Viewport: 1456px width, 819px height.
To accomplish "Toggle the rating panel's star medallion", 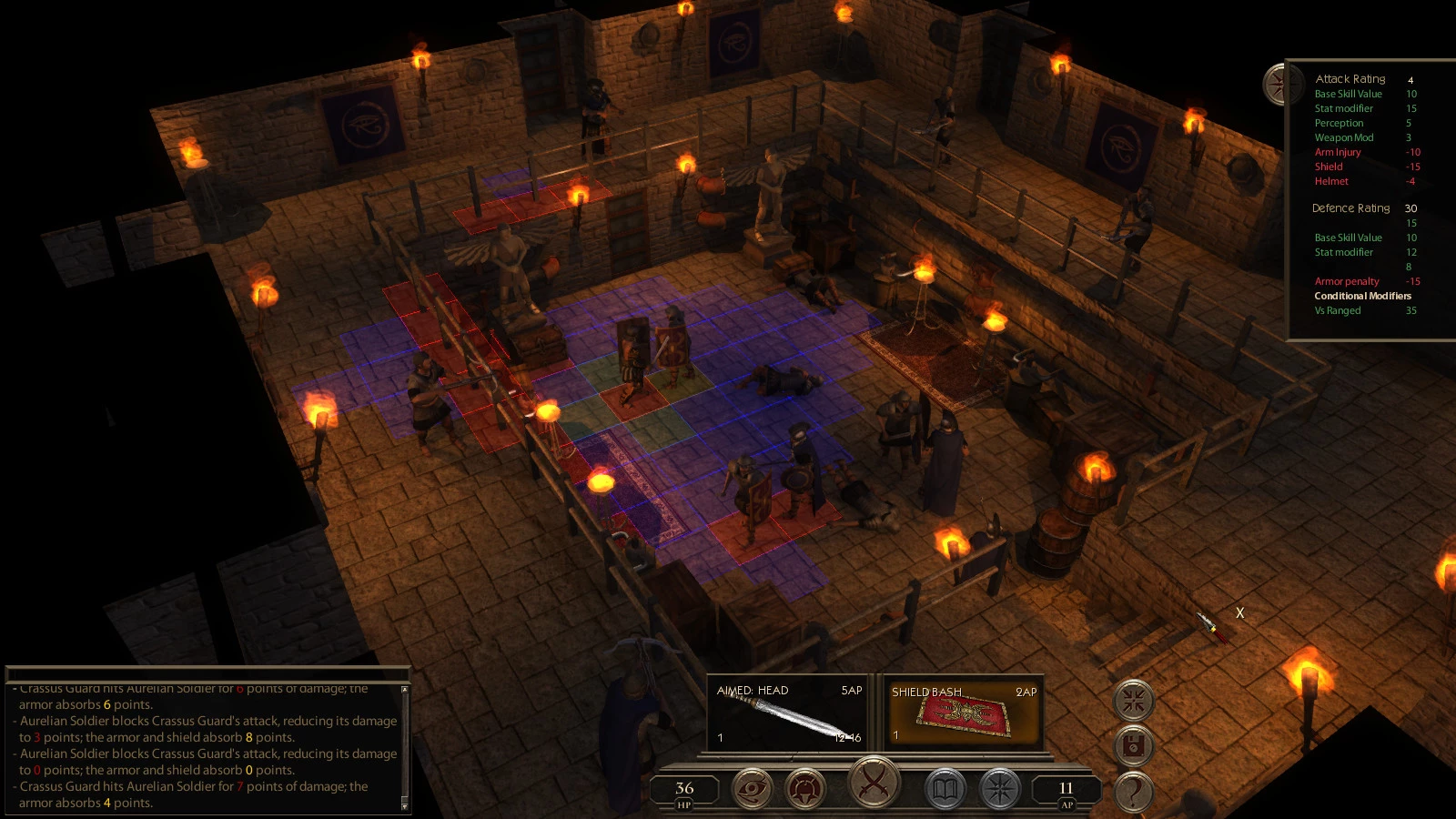I will [x=1279, y=84].
